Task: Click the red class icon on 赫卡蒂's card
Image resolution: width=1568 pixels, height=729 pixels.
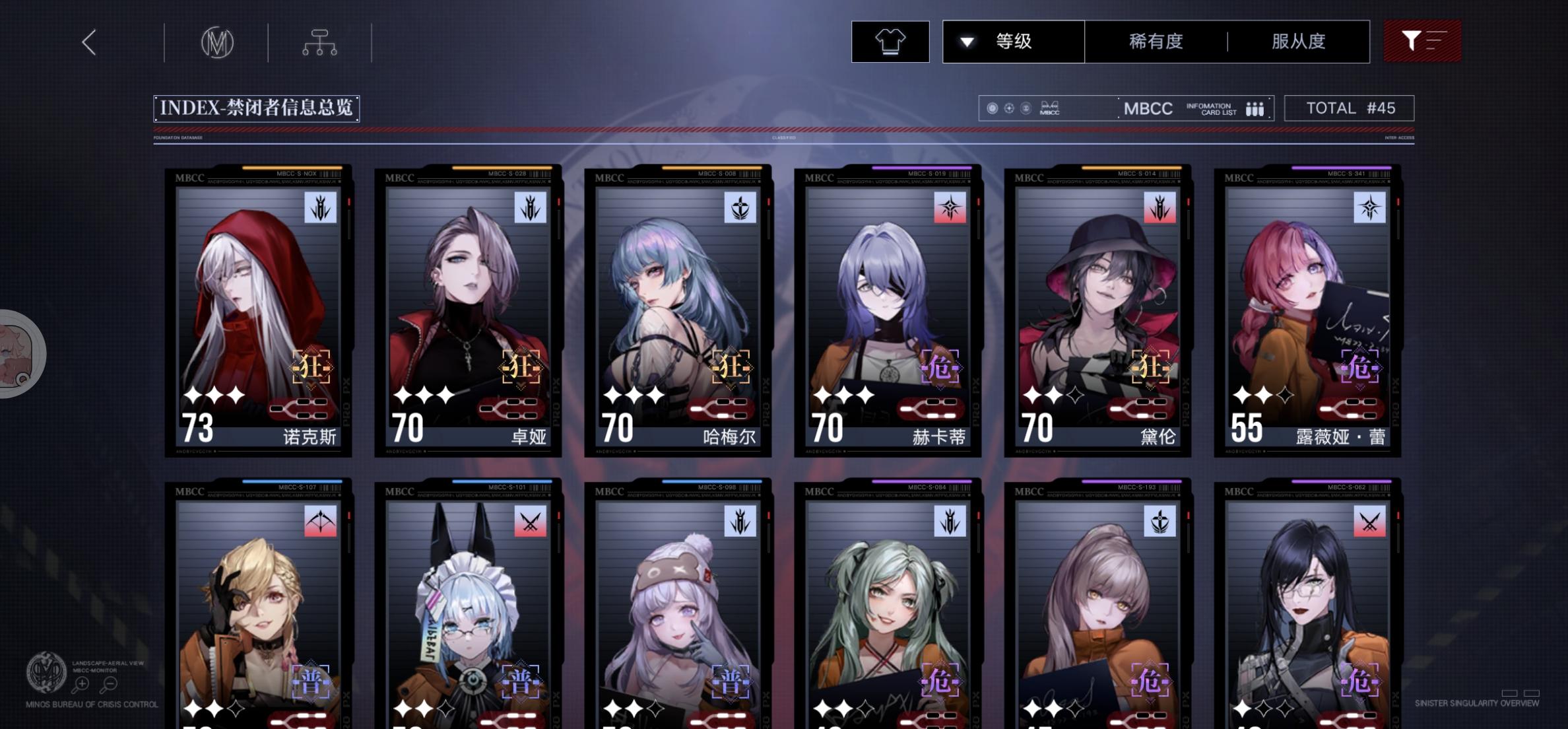Action: click(x=950, y=208)
